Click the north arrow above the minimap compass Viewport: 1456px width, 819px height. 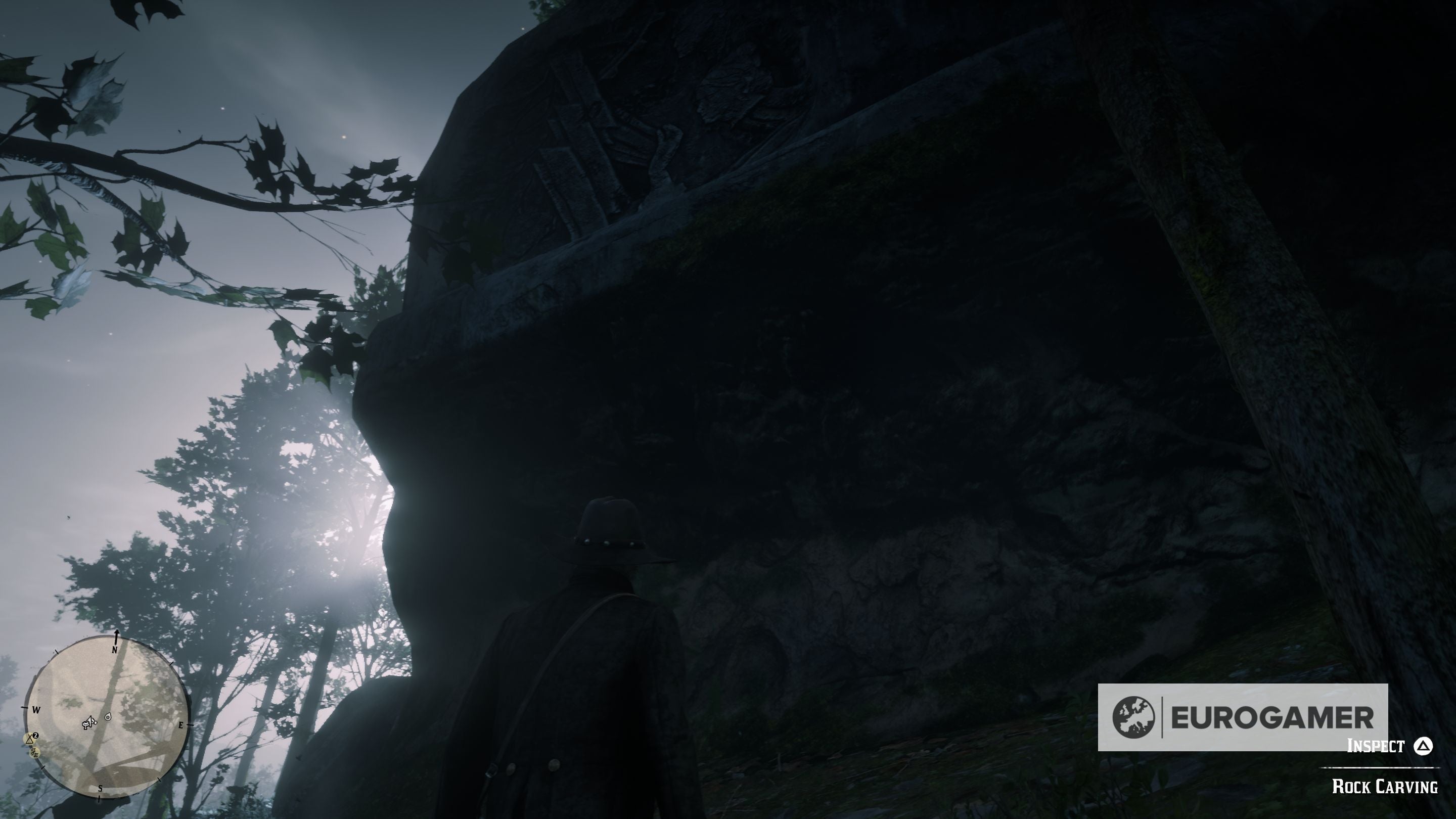117,636
